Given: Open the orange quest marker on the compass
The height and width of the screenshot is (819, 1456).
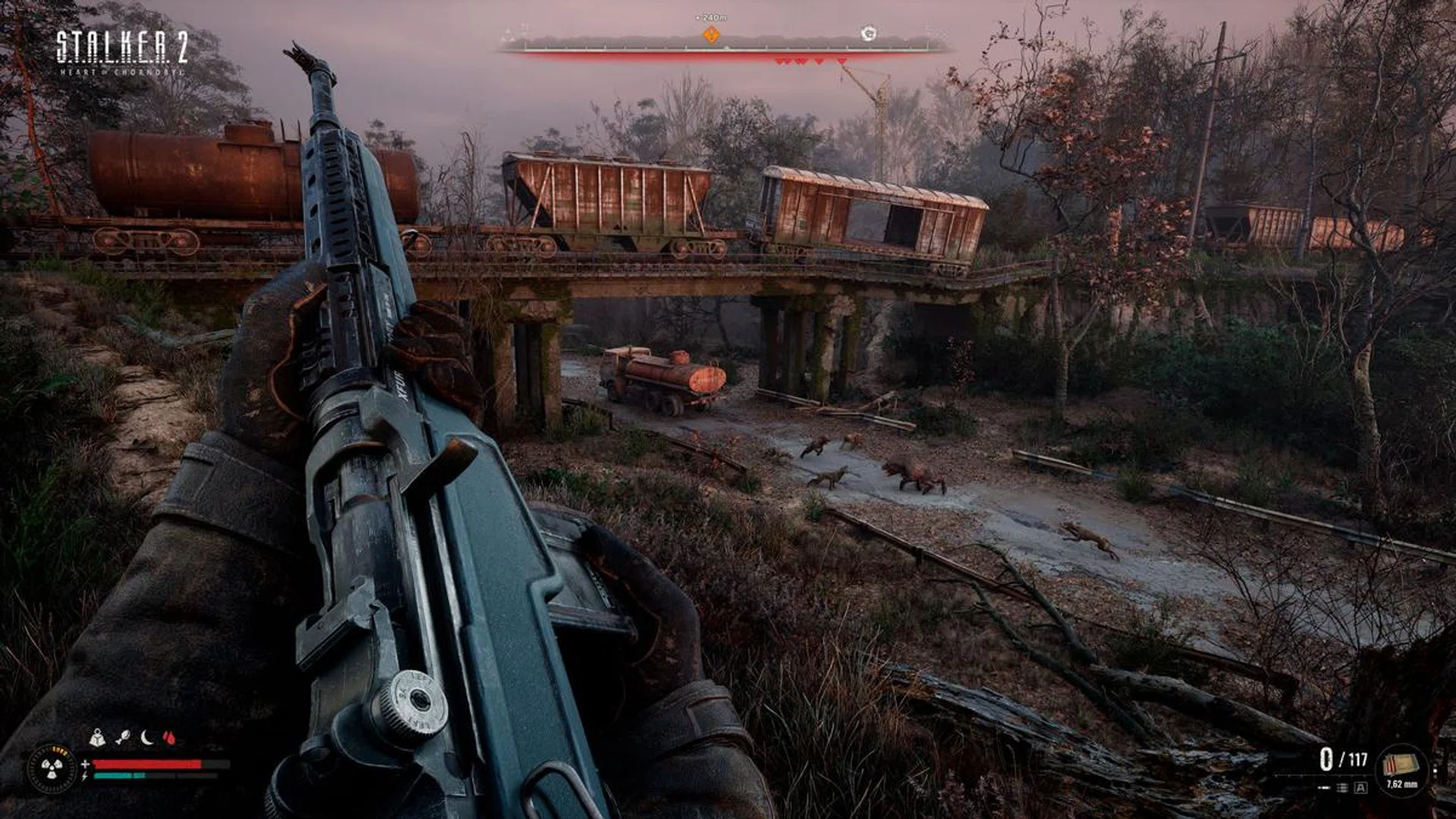Looking at the screenshot, I should point(711,34).
